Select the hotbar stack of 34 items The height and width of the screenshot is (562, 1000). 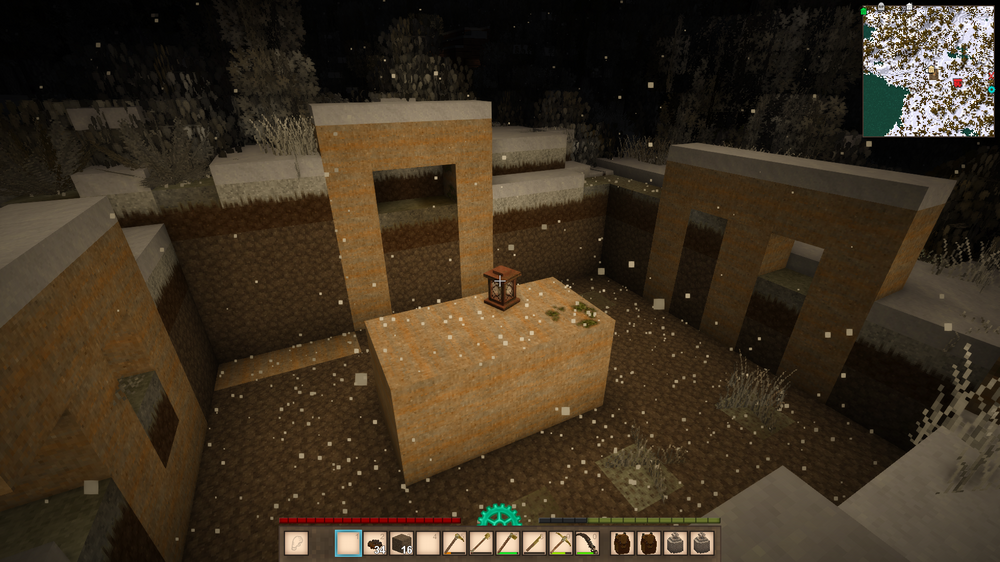click(374, 543)
